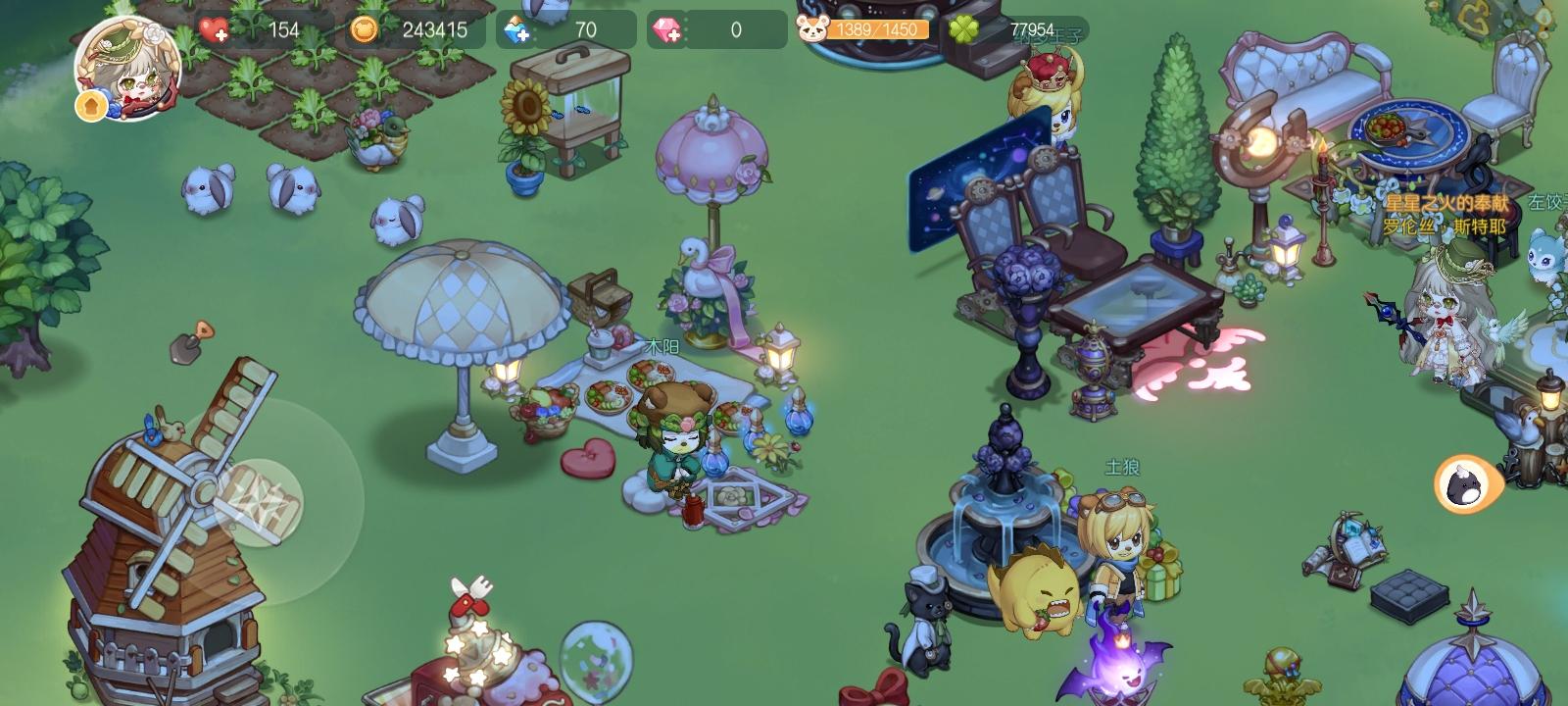1568x706 pixels.
Task: Click the green clover currency icon
Action: (964, 29)
